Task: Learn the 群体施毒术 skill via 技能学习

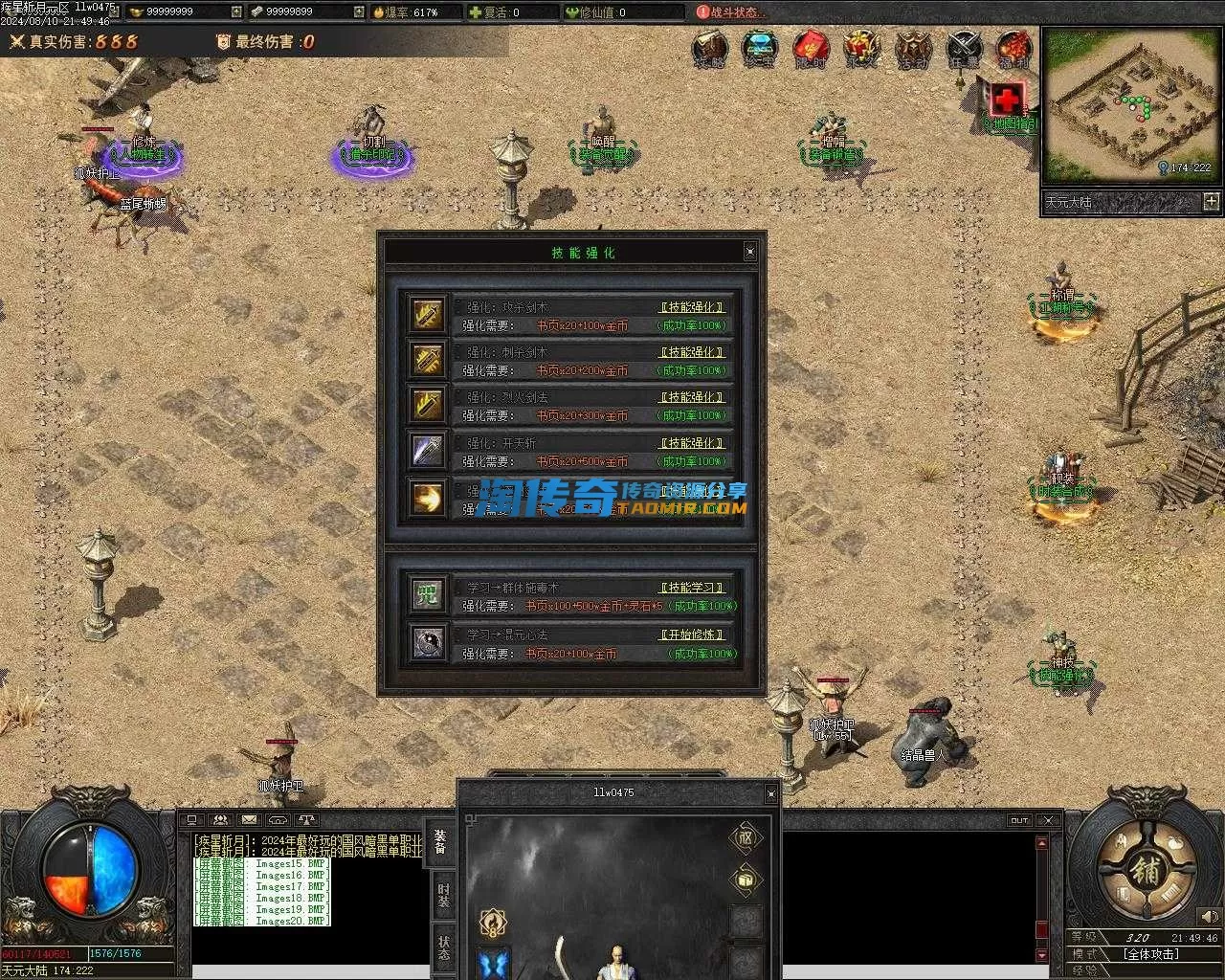Action: tap(692, 588)
